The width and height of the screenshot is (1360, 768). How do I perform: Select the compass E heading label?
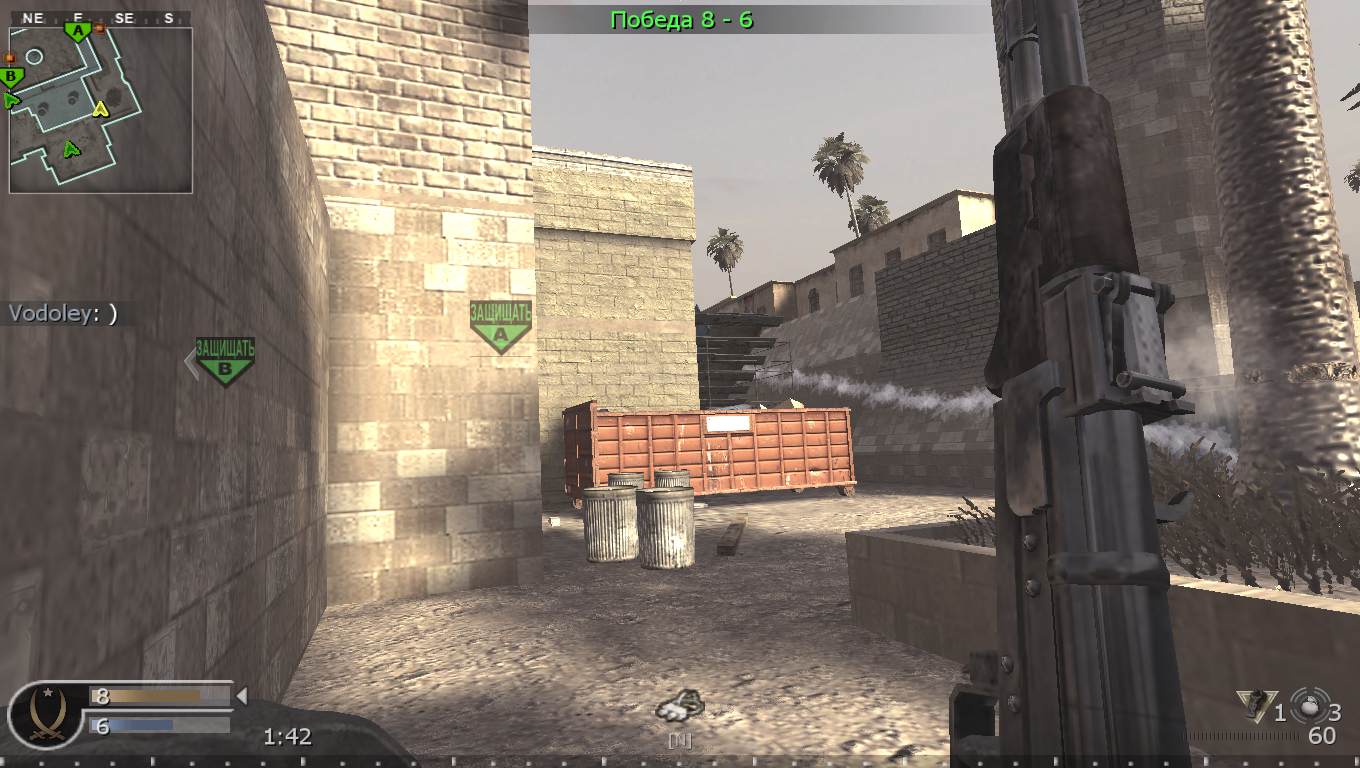click(79, 16)
